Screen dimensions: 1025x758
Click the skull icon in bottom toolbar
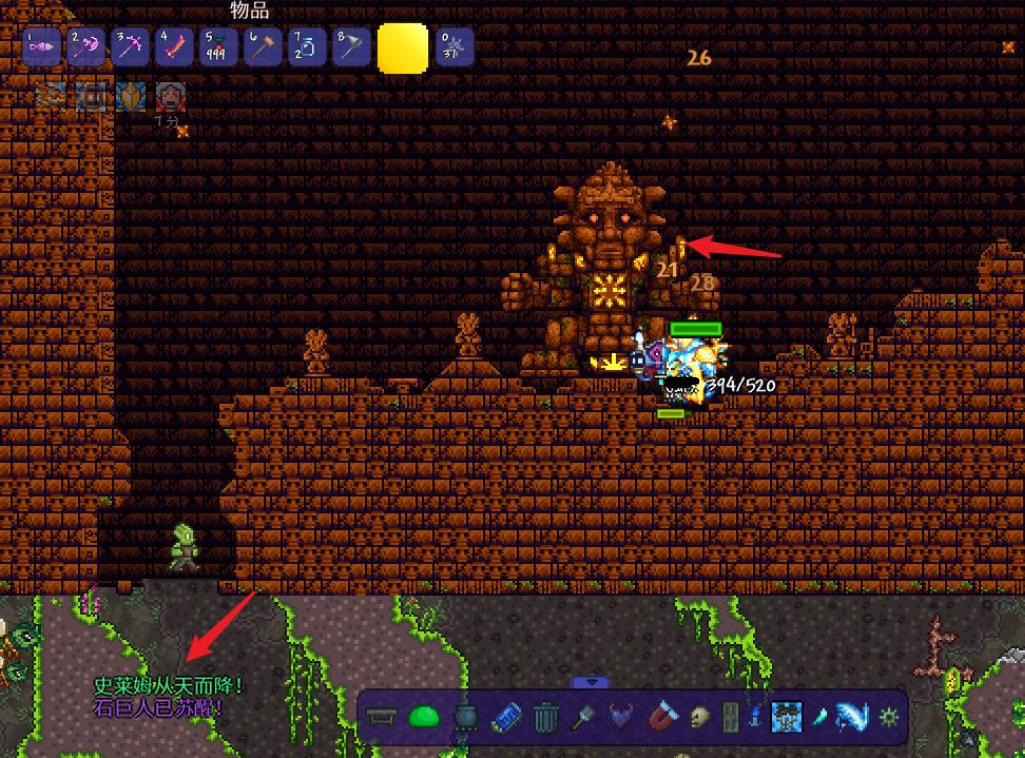(700, 717)
